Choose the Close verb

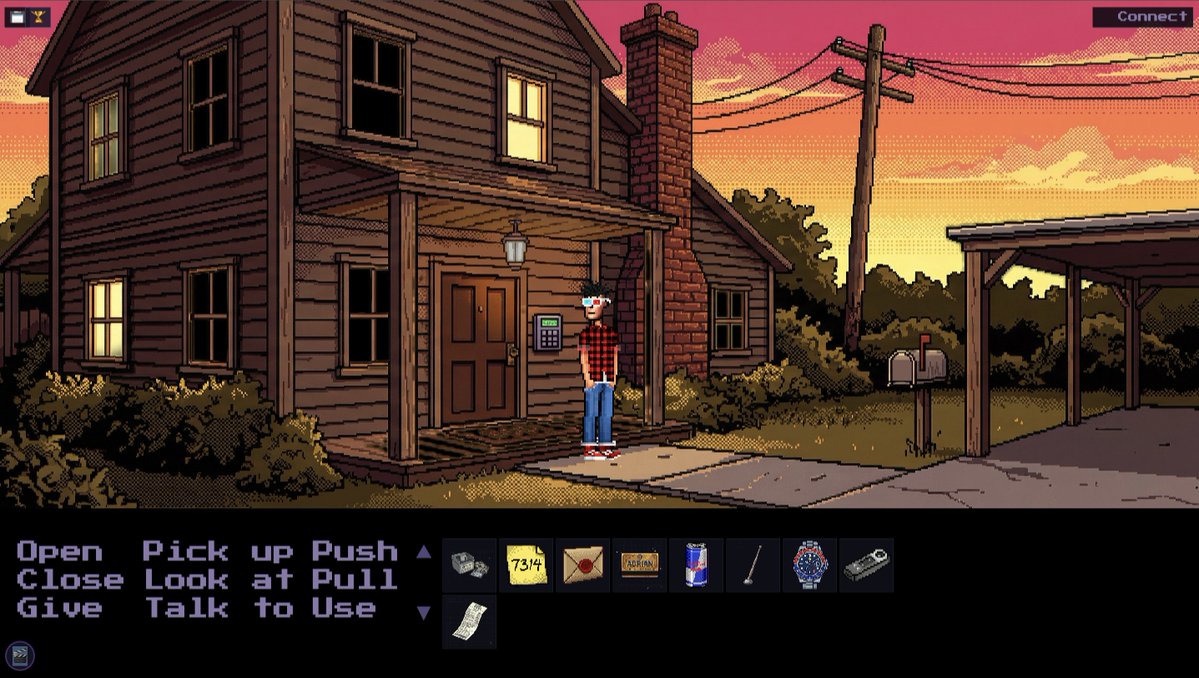click(70, 579)
